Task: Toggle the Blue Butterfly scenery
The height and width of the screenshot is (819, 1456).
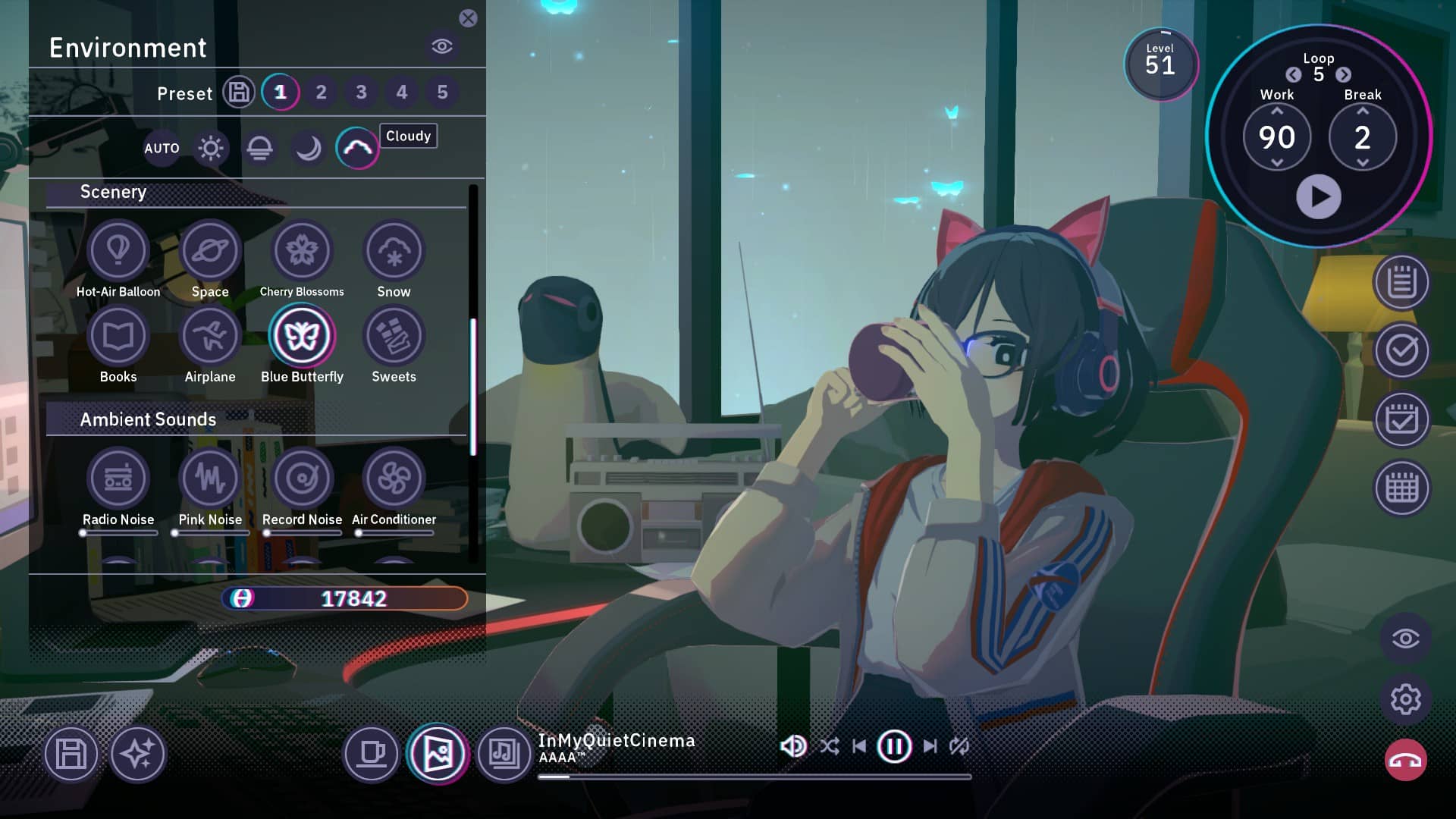Action: pyautogui.click(x=302, y=335)
